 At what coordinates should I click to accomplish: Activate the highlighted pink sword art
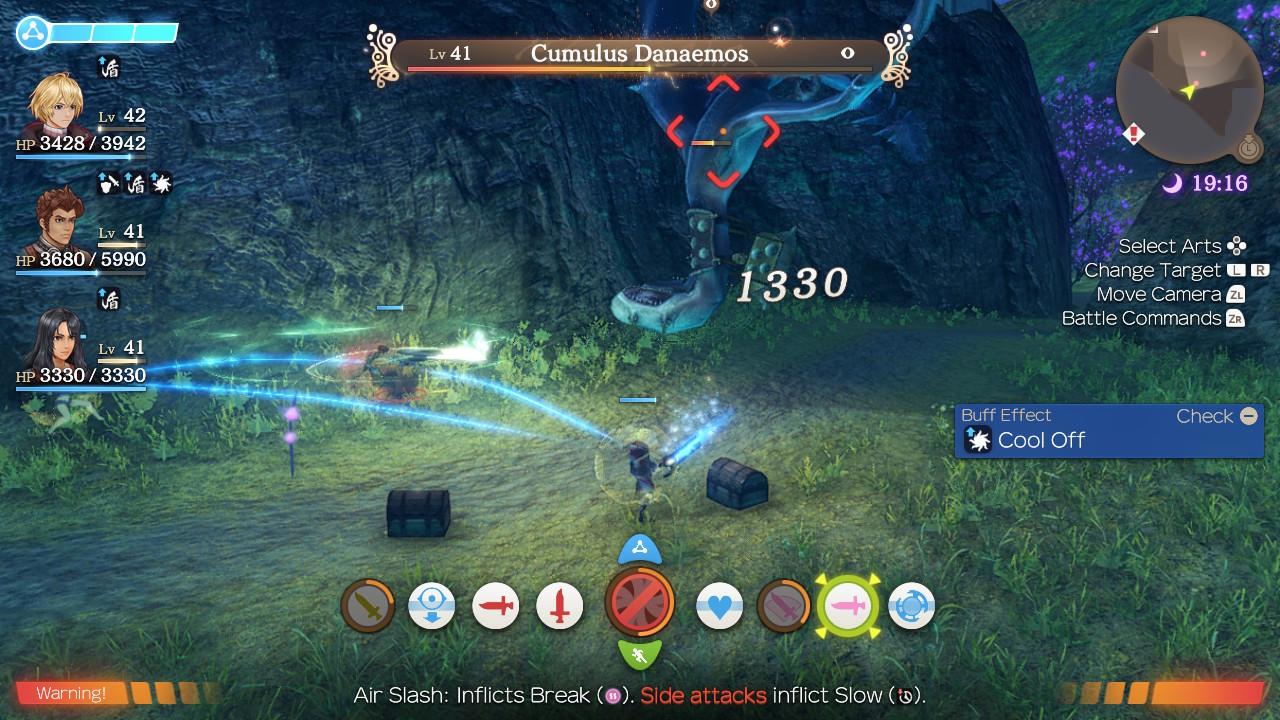(x=847, y=606)
